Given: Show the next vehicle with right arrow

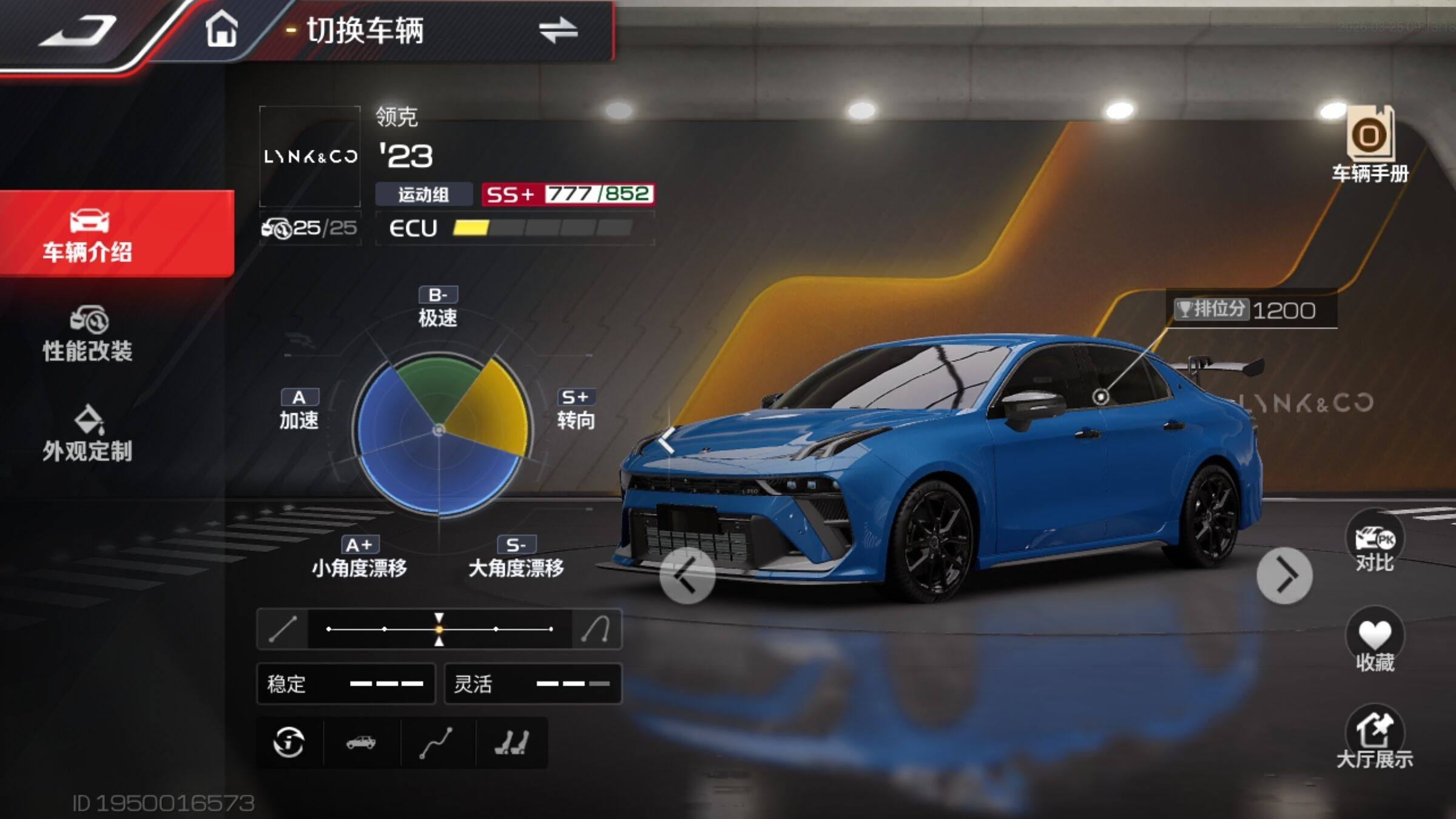Looking at the screenshot, I should point(1284,575).
